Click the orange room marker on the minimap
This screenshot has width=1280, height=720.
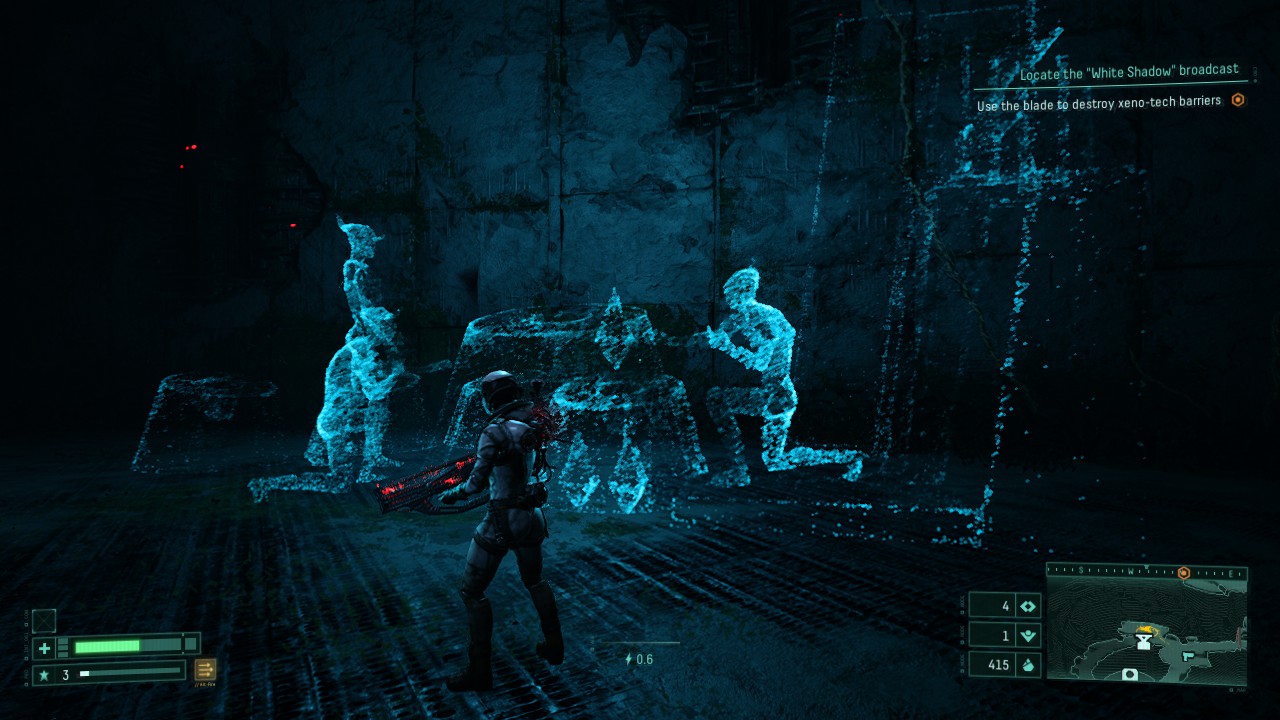(x=1146, y=629)
